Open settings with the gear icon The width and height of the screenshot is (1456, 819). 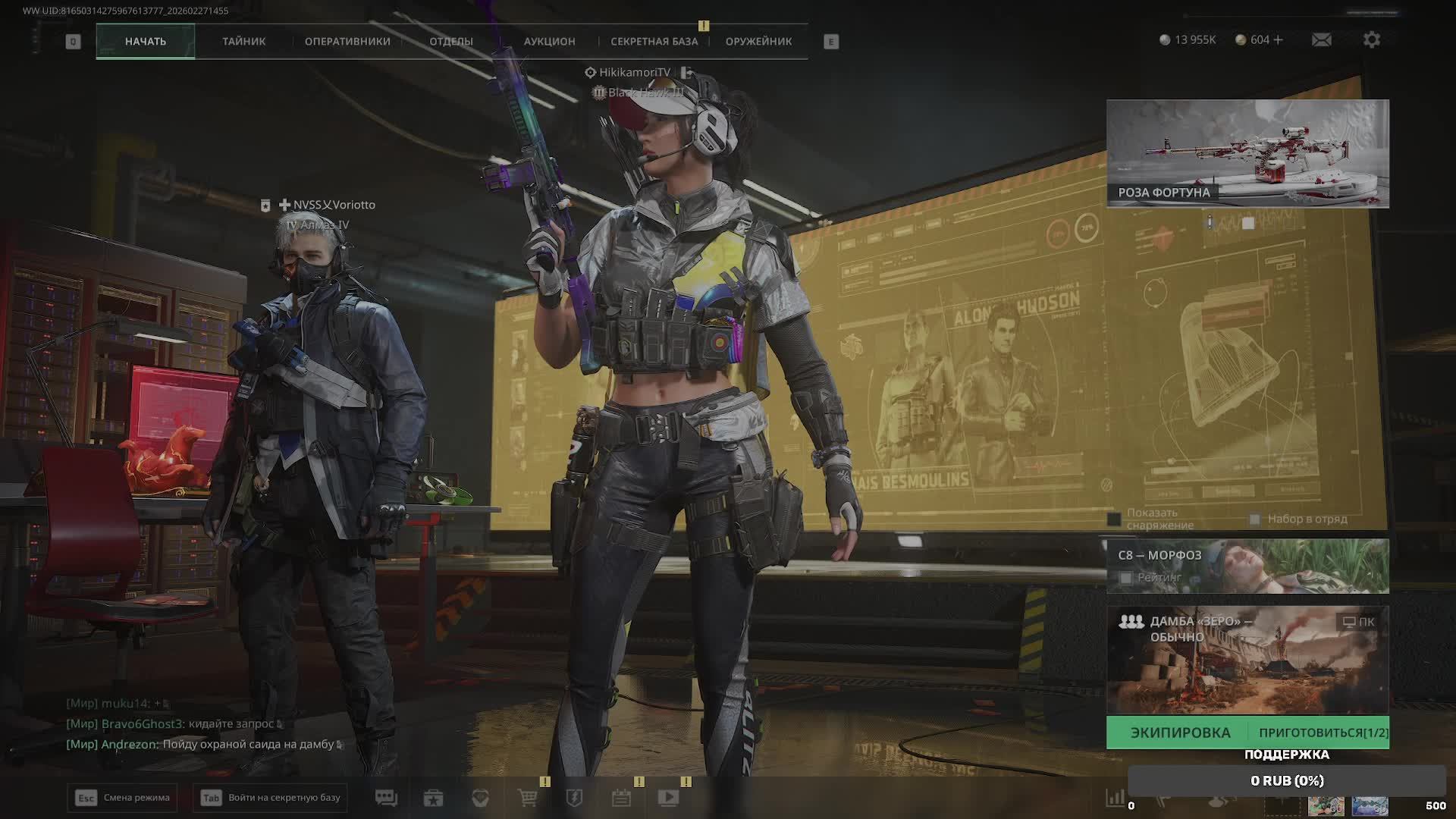click(x=1371, y=39)
